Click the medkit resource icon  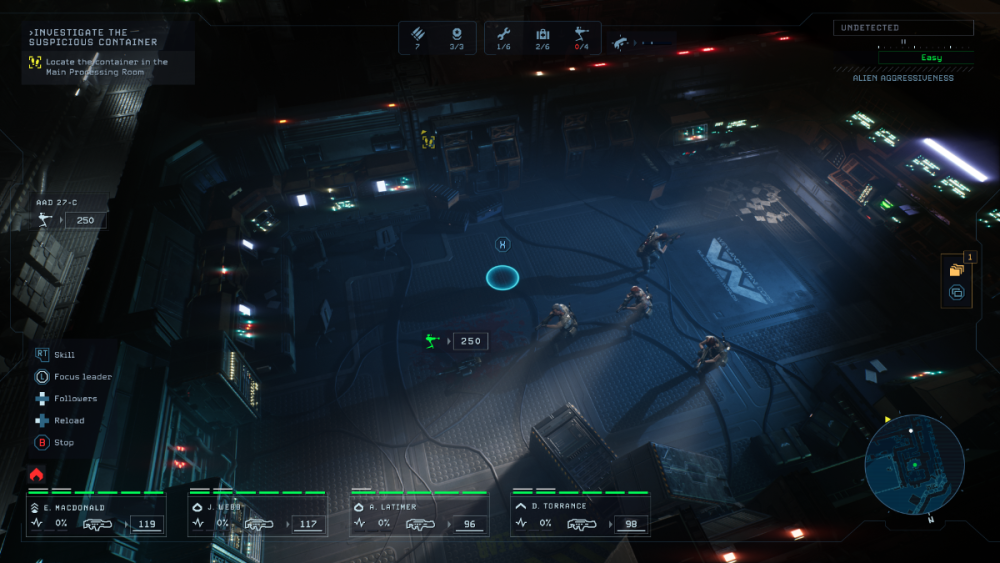click(x=543, y=35)
